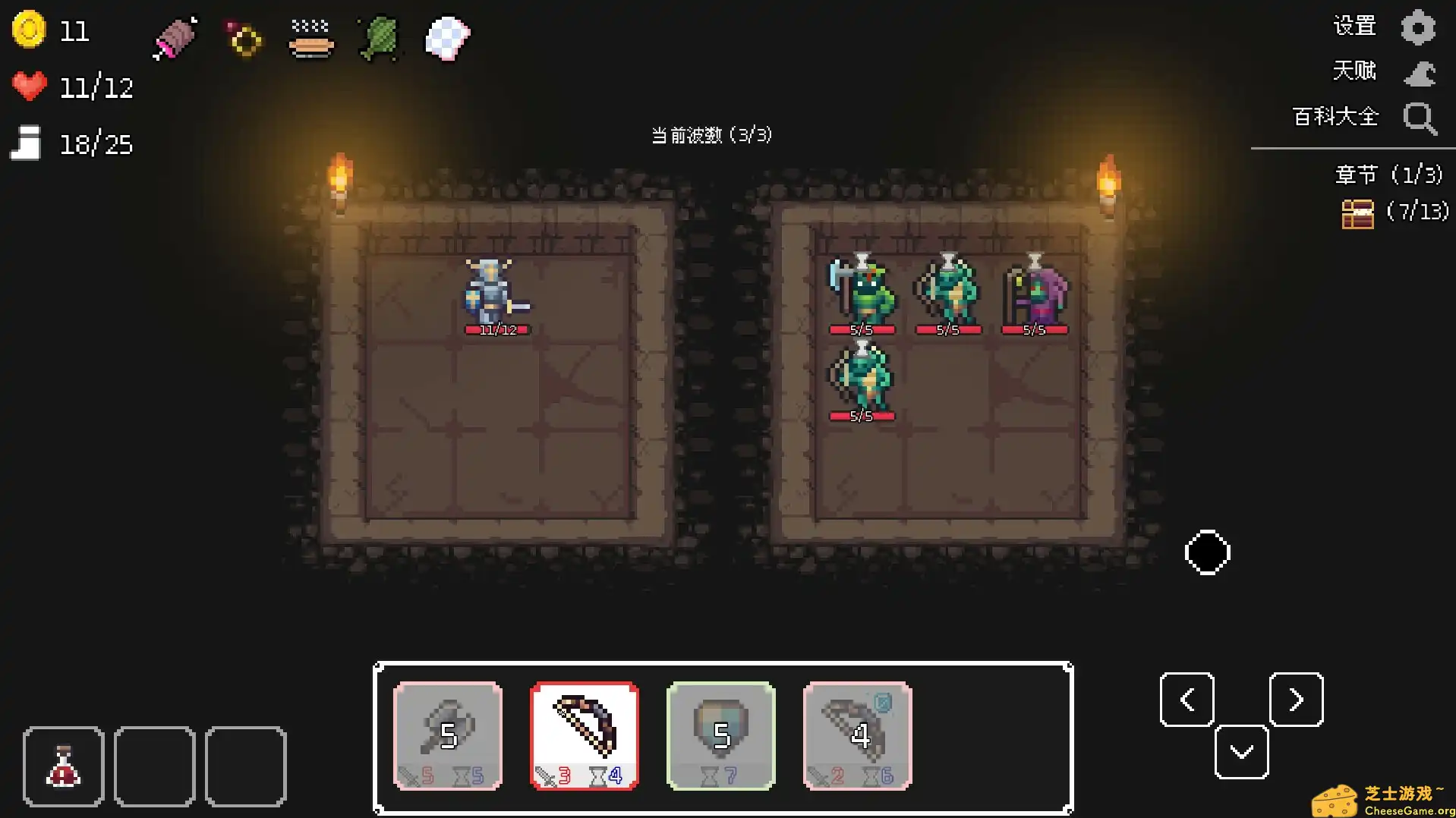
Task: Open the settings gear icon
Action: 1419,25
